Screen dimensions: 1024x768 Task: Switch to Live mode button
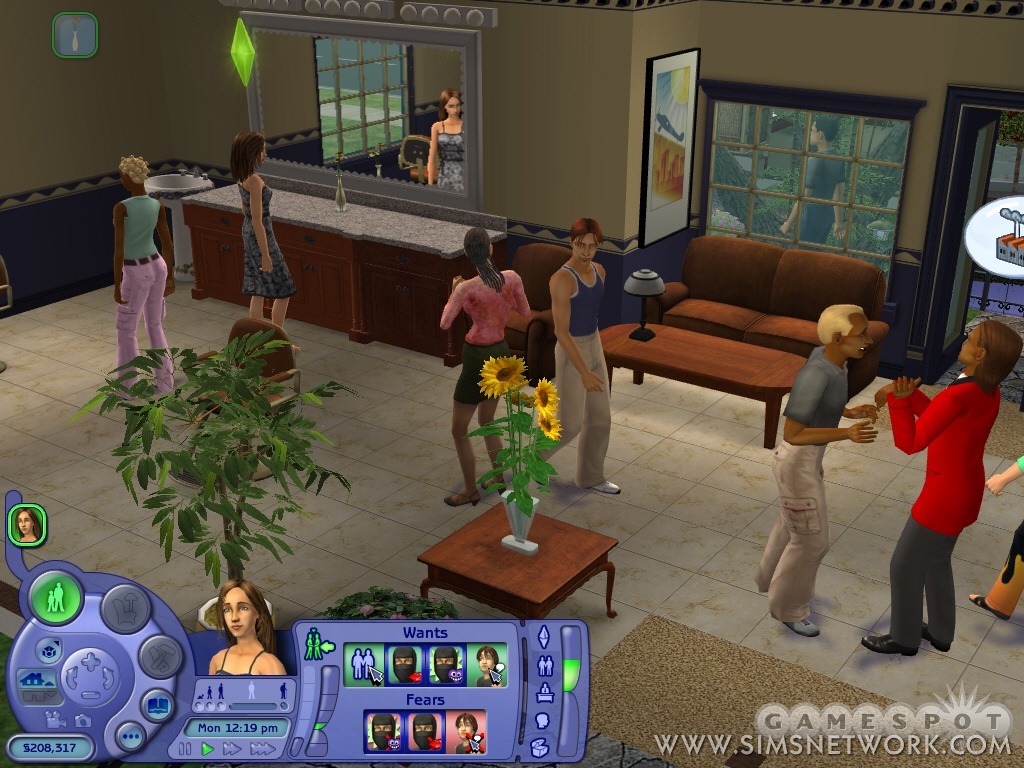pos(56,598)
